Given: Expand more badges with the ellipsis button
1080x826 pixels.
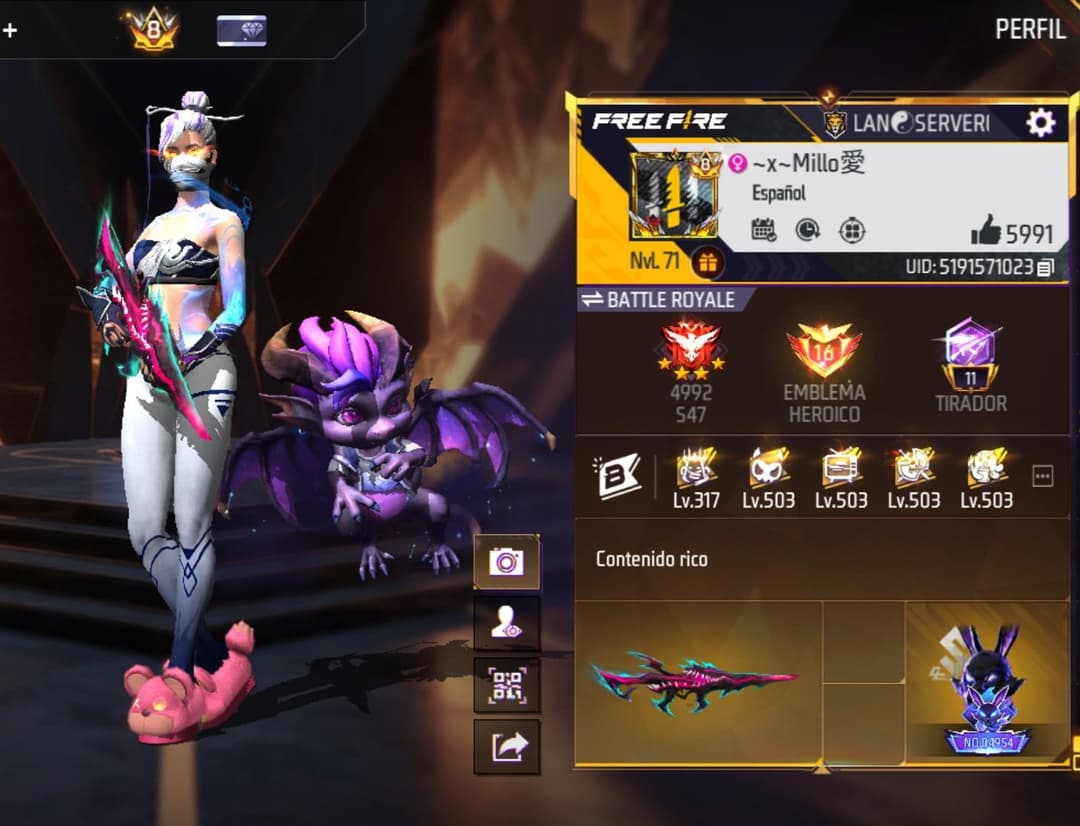Looking at the screenshot, I should [1042, 477].
